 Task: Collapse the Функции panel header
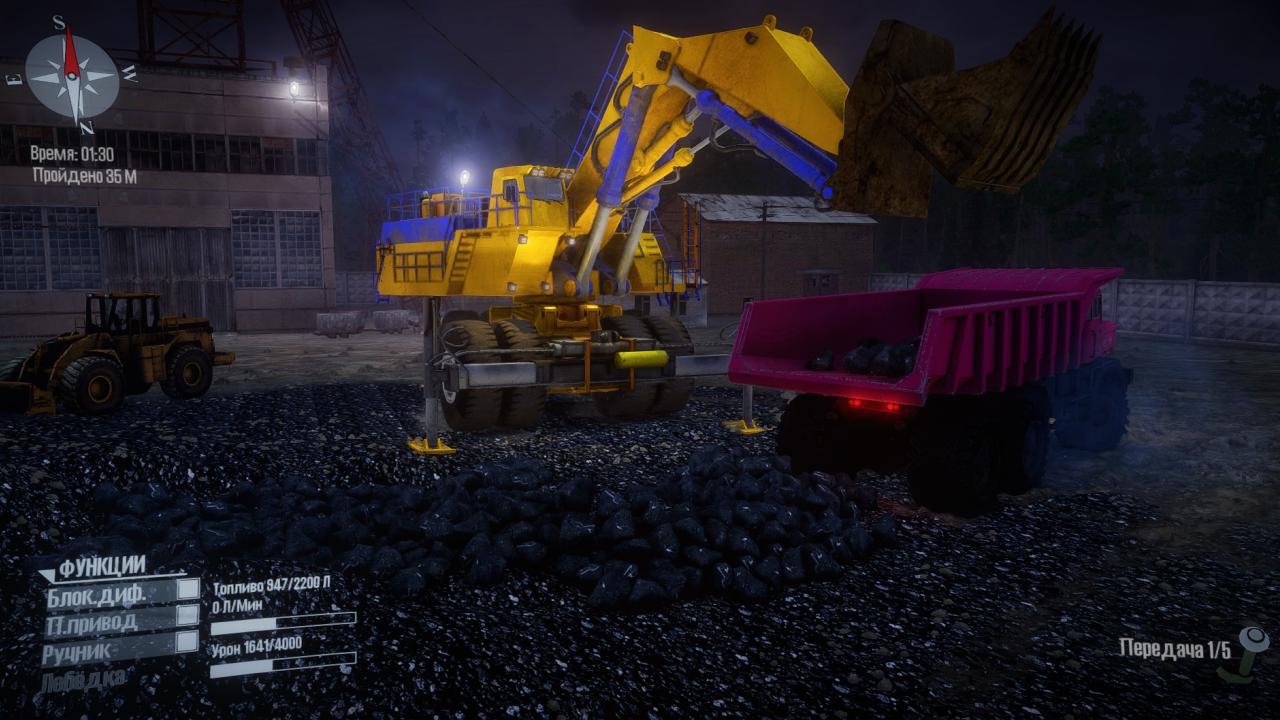tap(100, 567)
